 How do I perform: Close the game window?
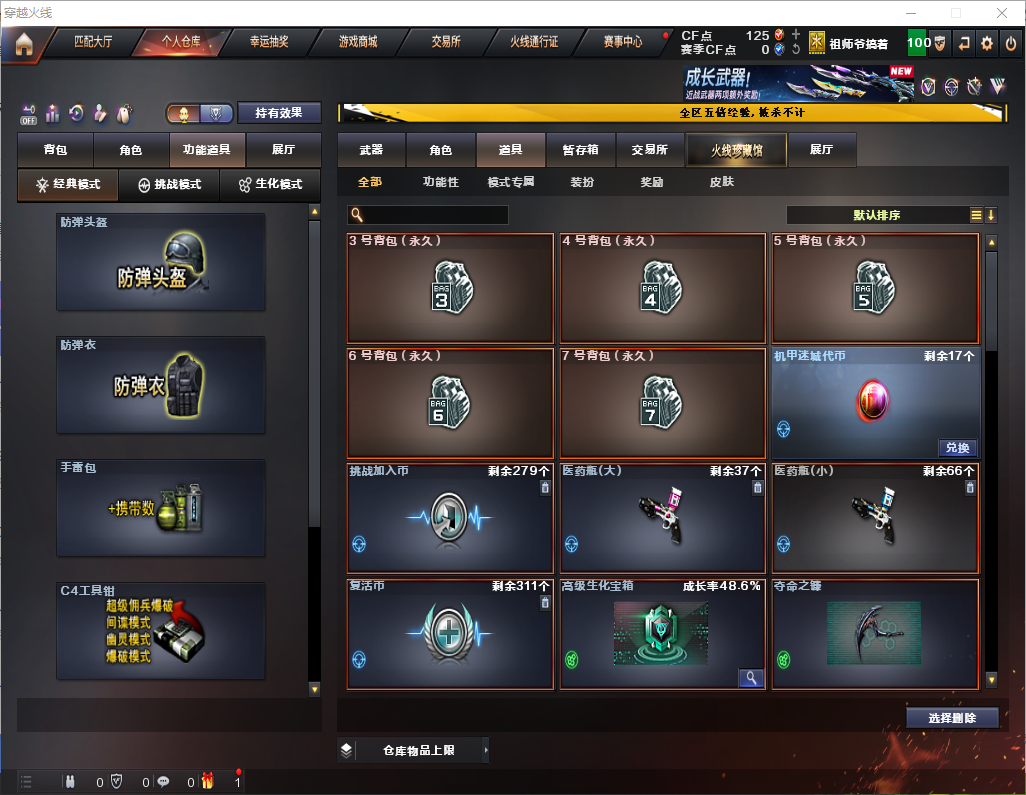tap(1001, 13)
